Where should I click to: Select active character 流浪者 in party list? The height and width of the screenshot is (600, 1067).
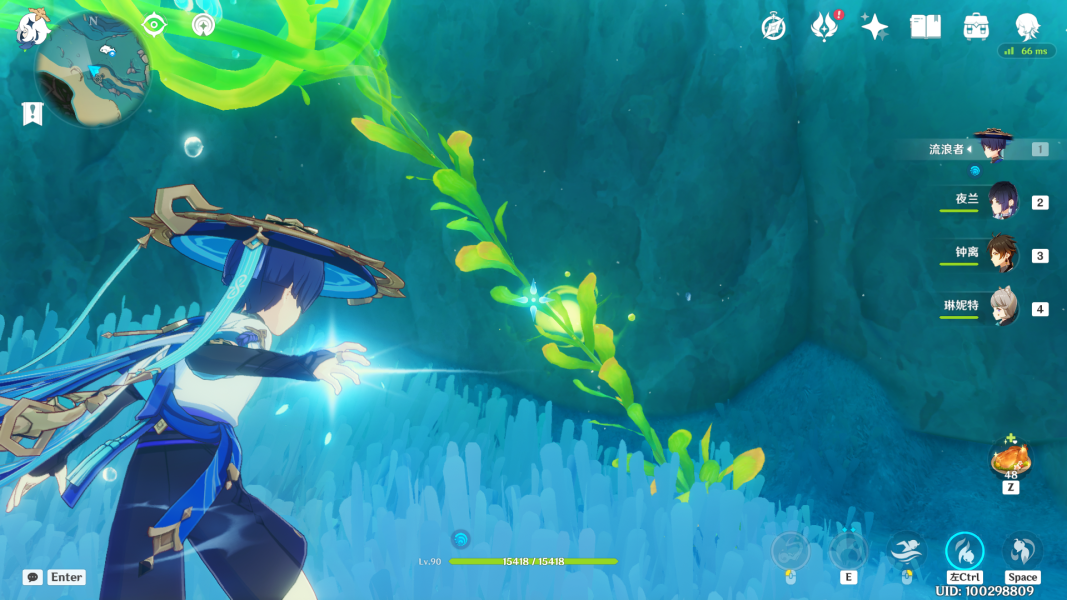coord(993,148)
